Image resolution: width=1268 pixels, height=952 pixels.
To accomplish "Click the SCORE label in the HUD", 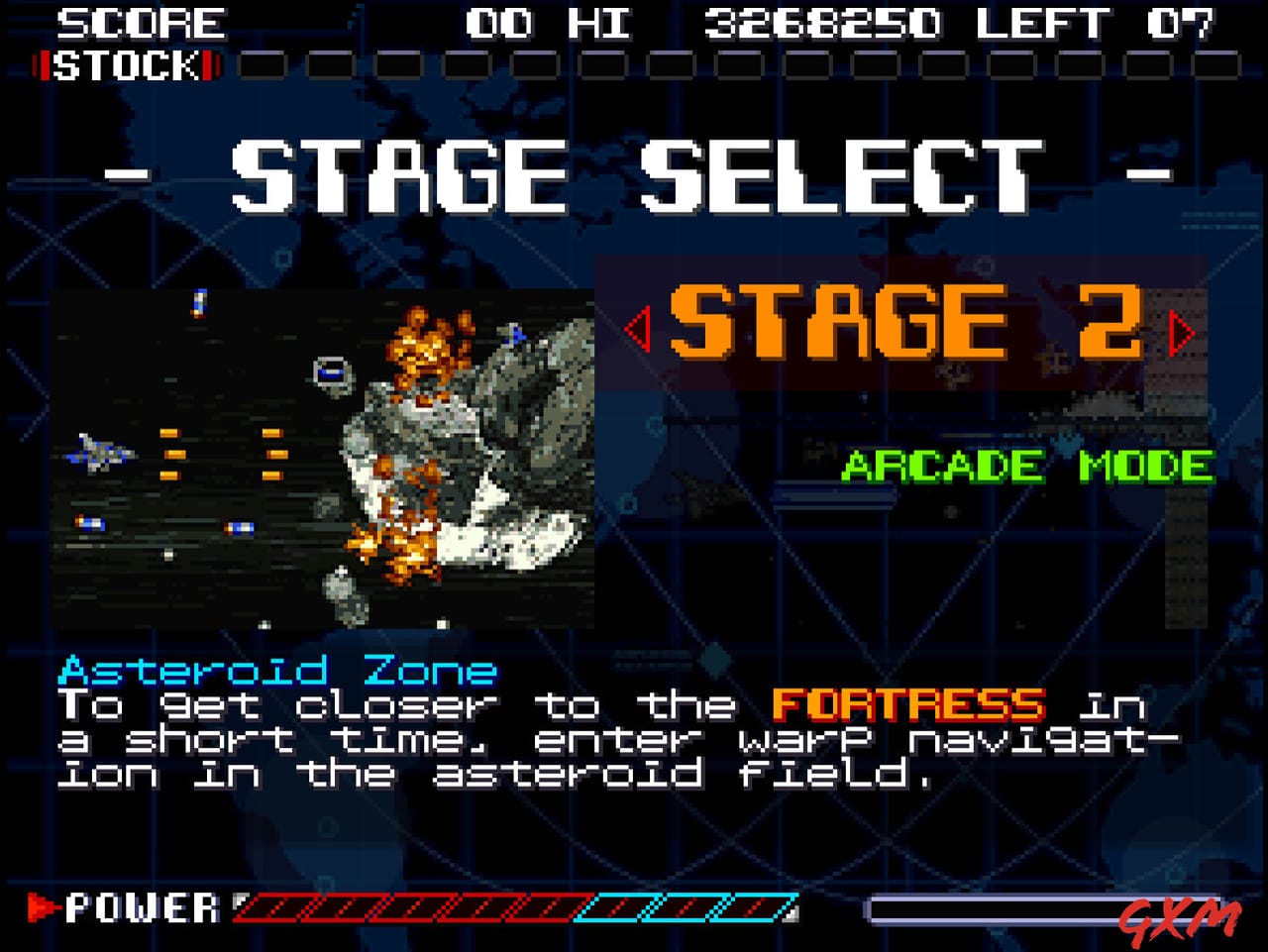I will pos(142,22).
